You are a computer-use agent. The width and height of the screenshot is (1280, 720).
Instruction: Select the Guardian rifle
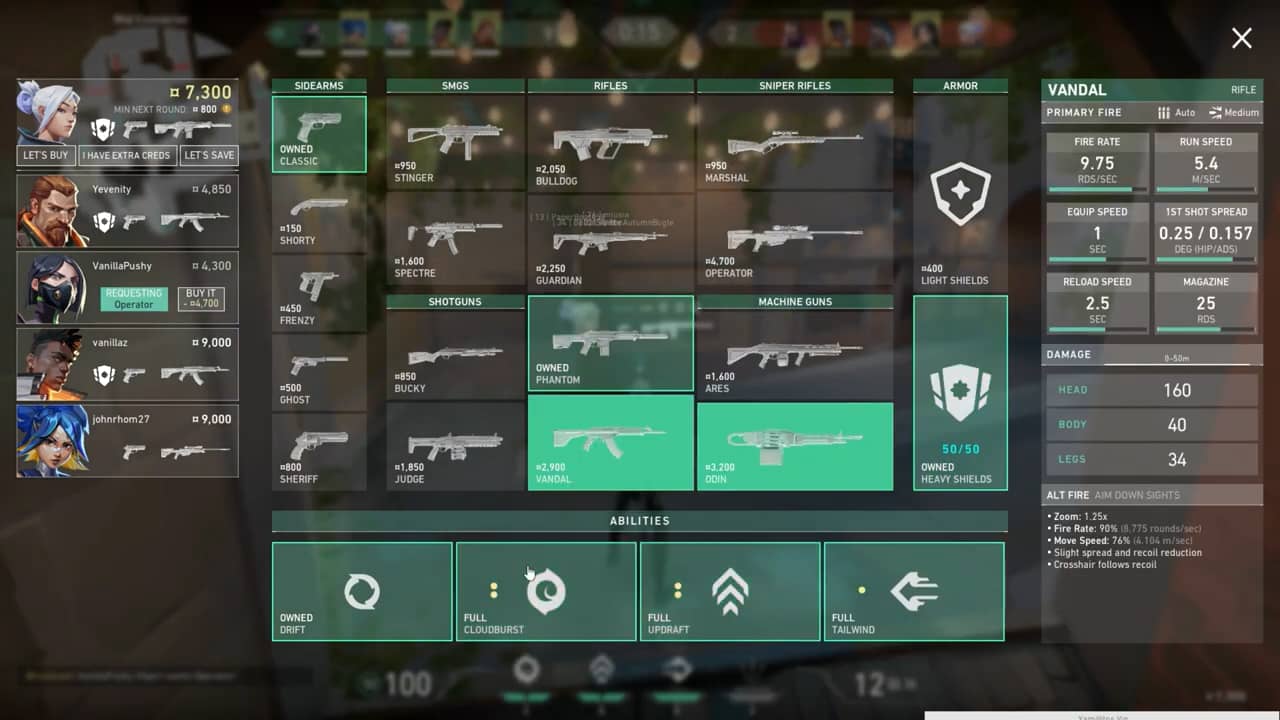(x=610, y=242)
